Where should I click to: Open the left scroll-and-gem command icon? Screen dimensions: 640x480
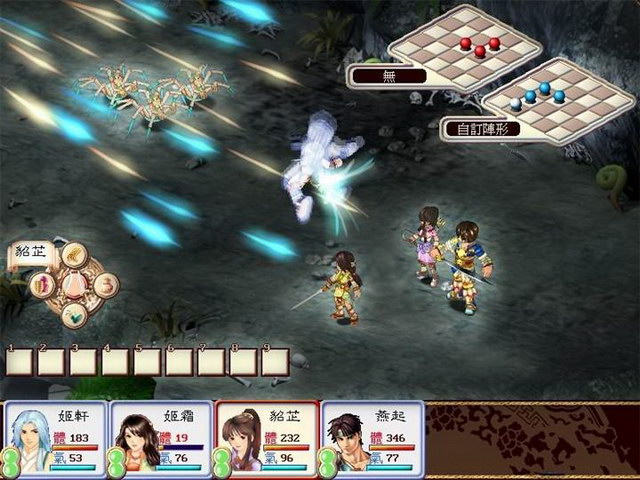point(44,286)
